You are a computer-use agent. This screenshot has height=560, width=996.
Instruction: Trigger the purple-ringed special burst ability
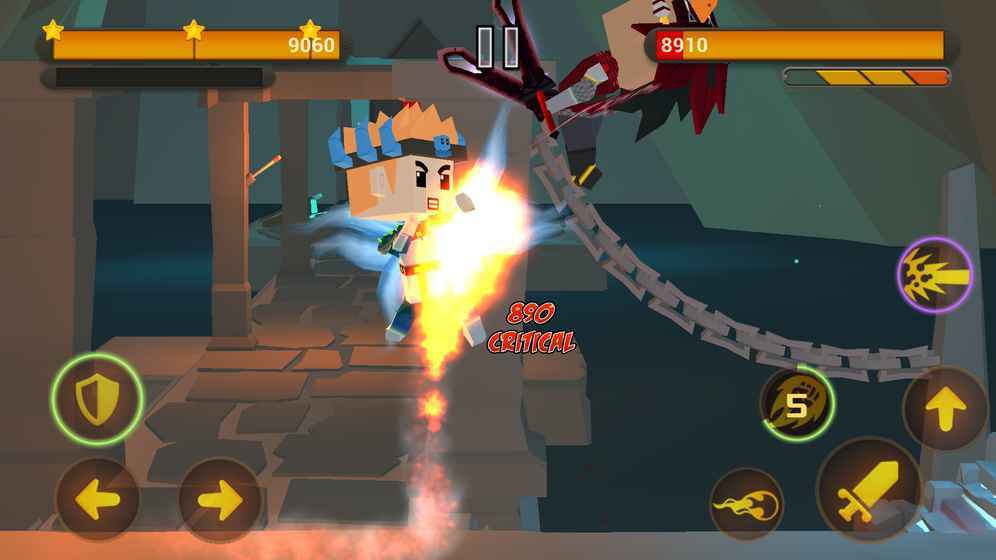point(935,275)
